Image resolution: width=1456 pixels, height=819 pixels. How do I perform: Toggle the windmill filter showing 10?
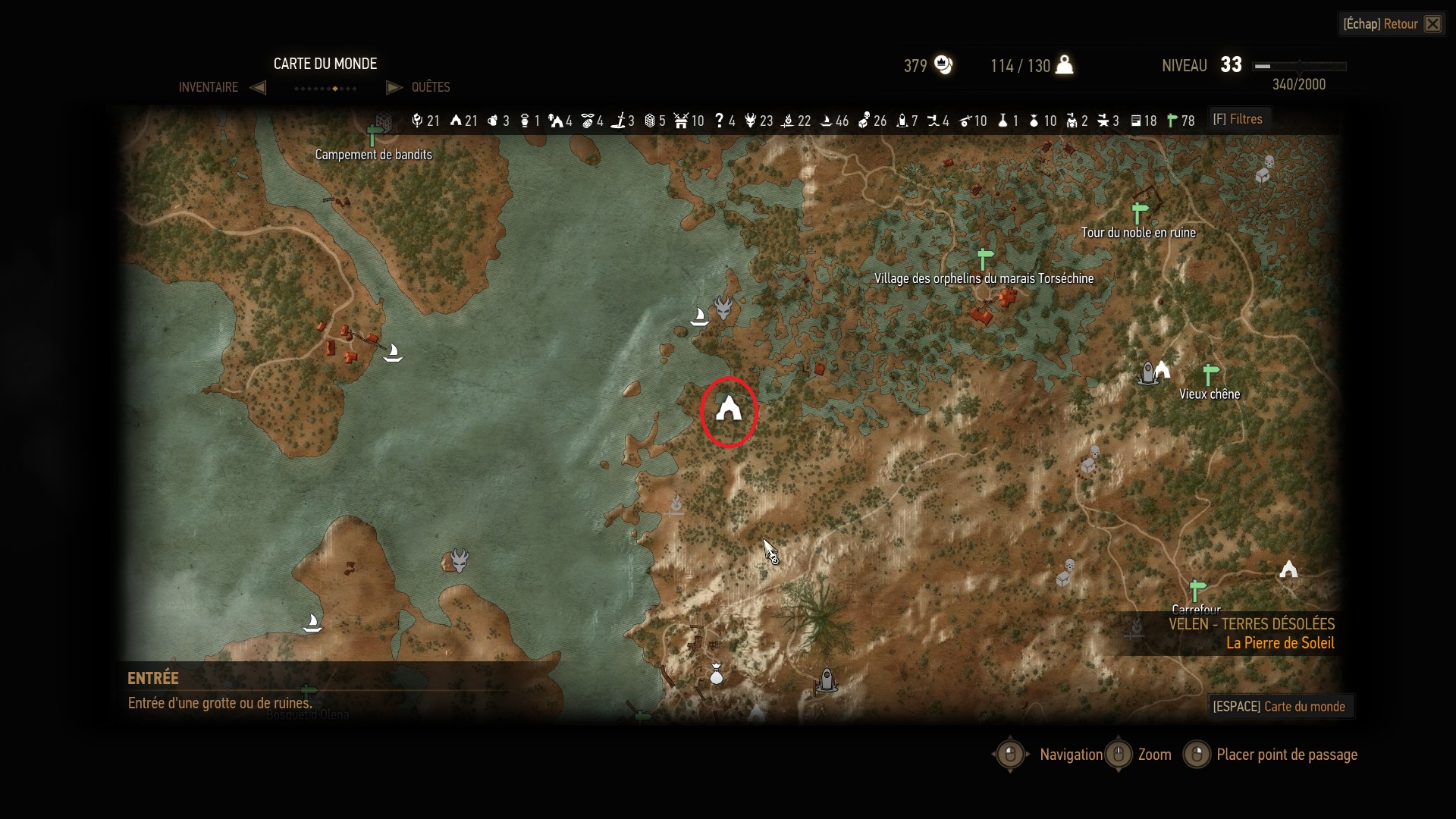[x=681, y=121]
